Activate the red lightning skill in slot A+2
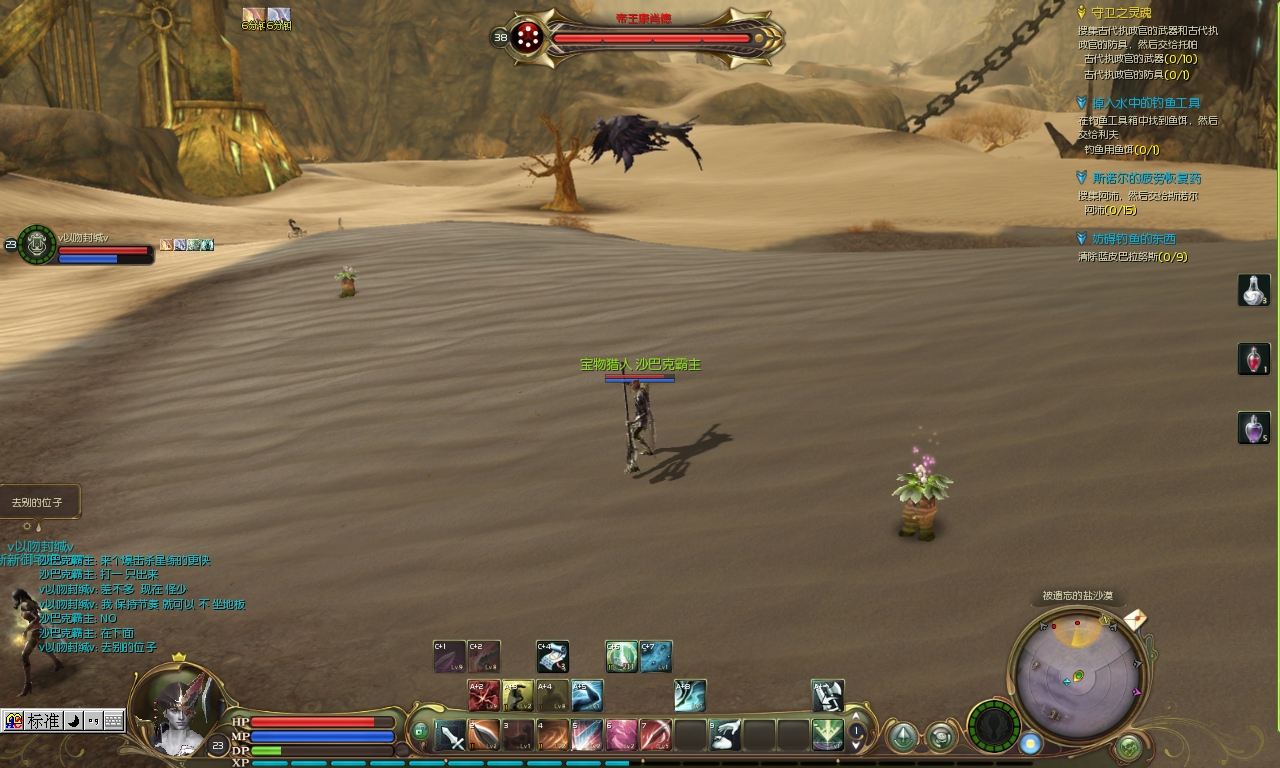The image size is (1280, 768). click(x=484, y=696)
